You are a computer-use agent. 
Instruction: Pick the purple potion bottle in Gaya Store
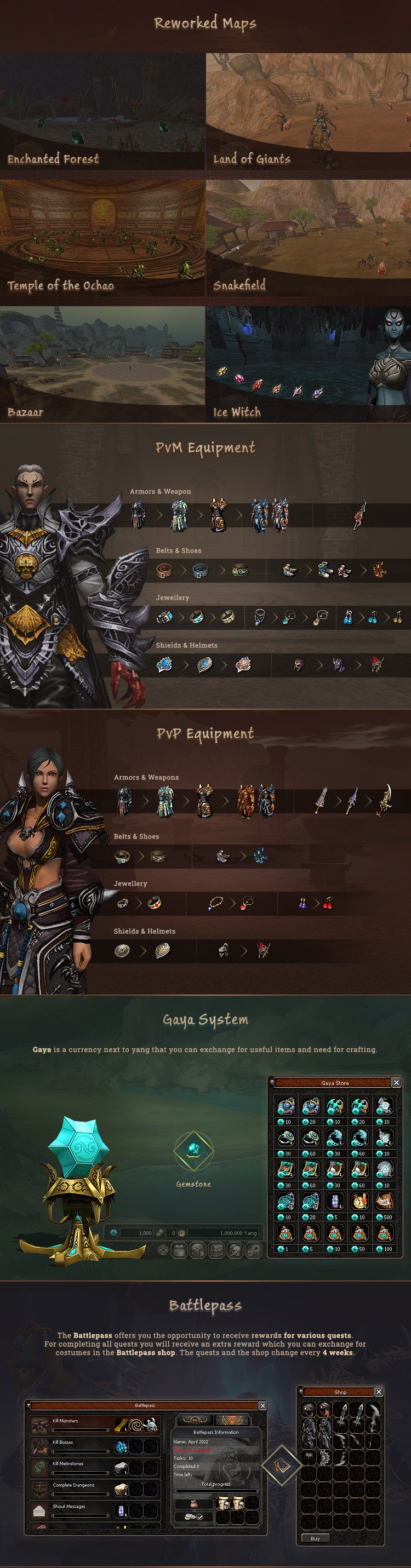tap(335, 1201)
